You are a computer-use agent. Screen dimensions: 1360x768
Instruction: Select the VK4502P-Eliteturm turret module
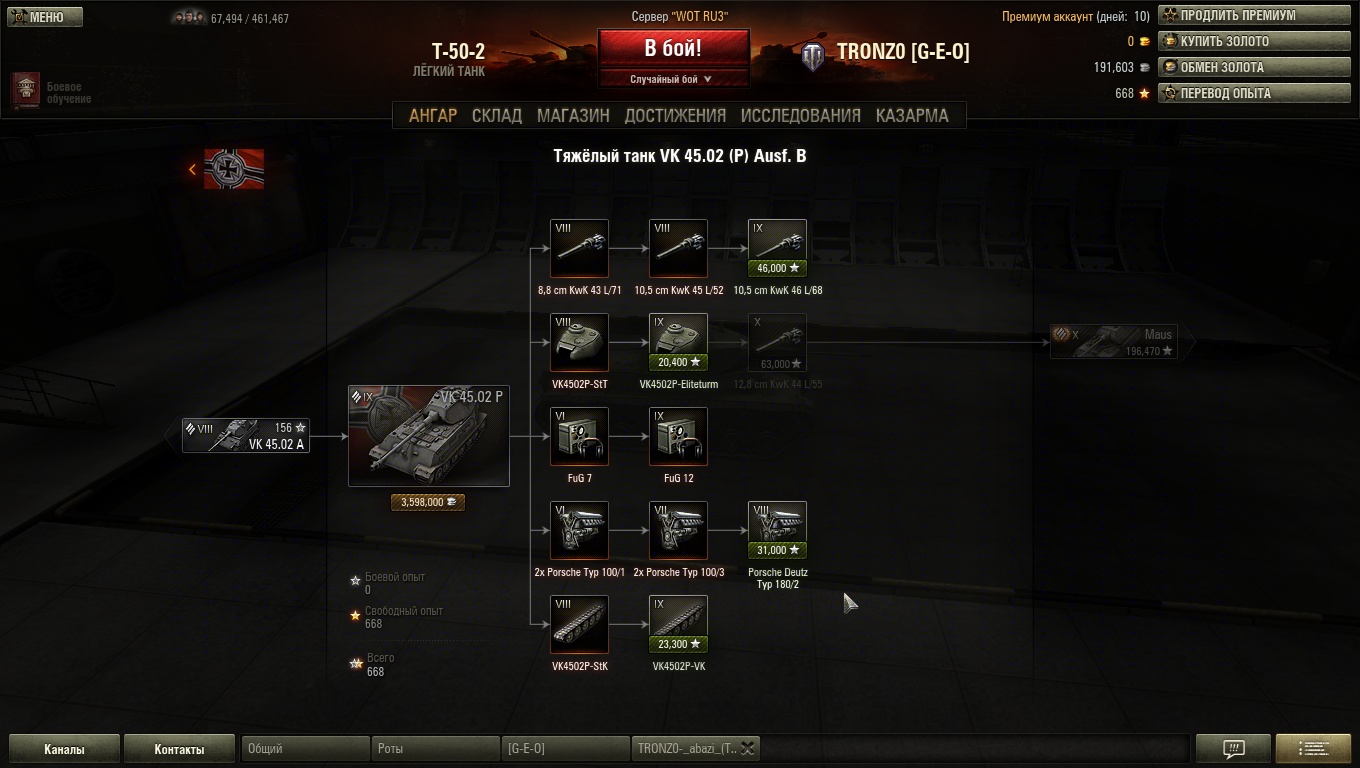678,342
